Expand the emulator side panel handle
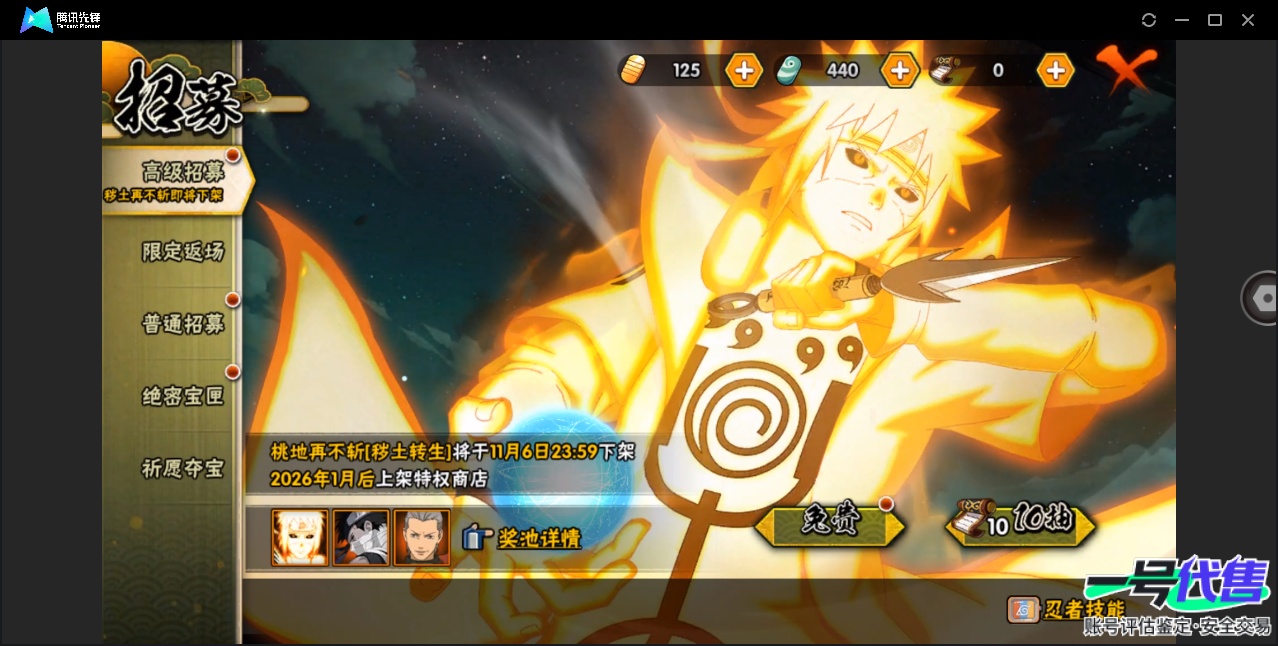The image size is (1278, 646). pyautogui.click(x=1262, y=298)
